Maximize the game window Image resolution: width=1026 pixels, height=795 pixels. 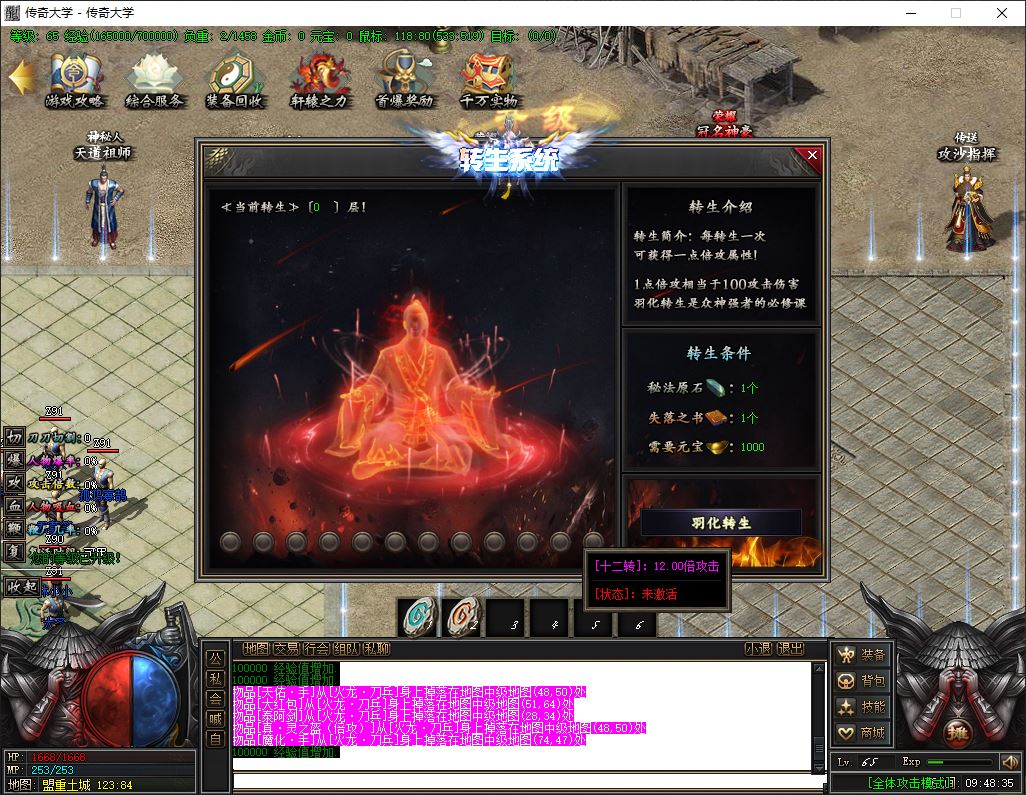tap(955, 13)
